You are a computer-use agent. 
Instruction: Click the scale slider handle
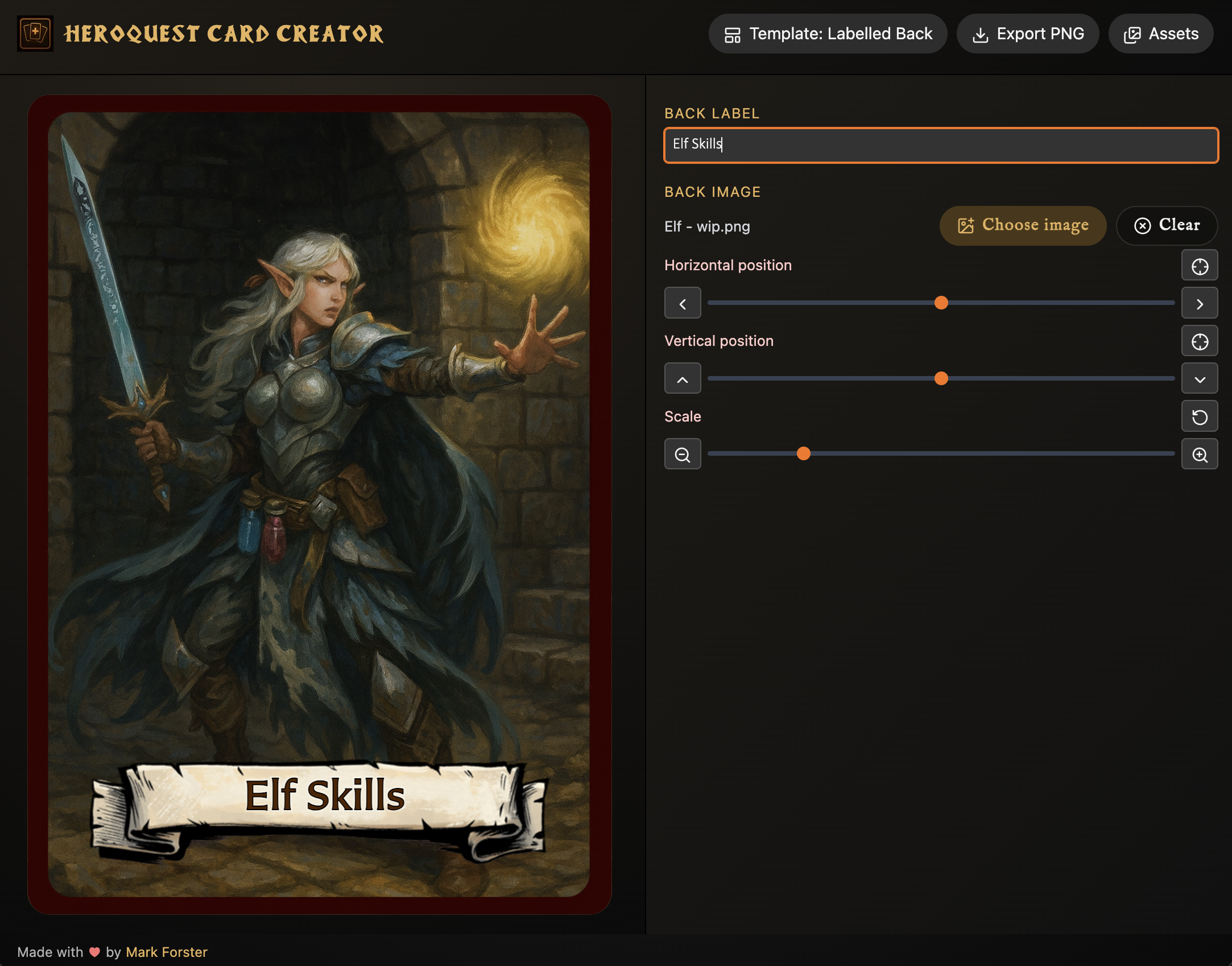click(803, 453)
